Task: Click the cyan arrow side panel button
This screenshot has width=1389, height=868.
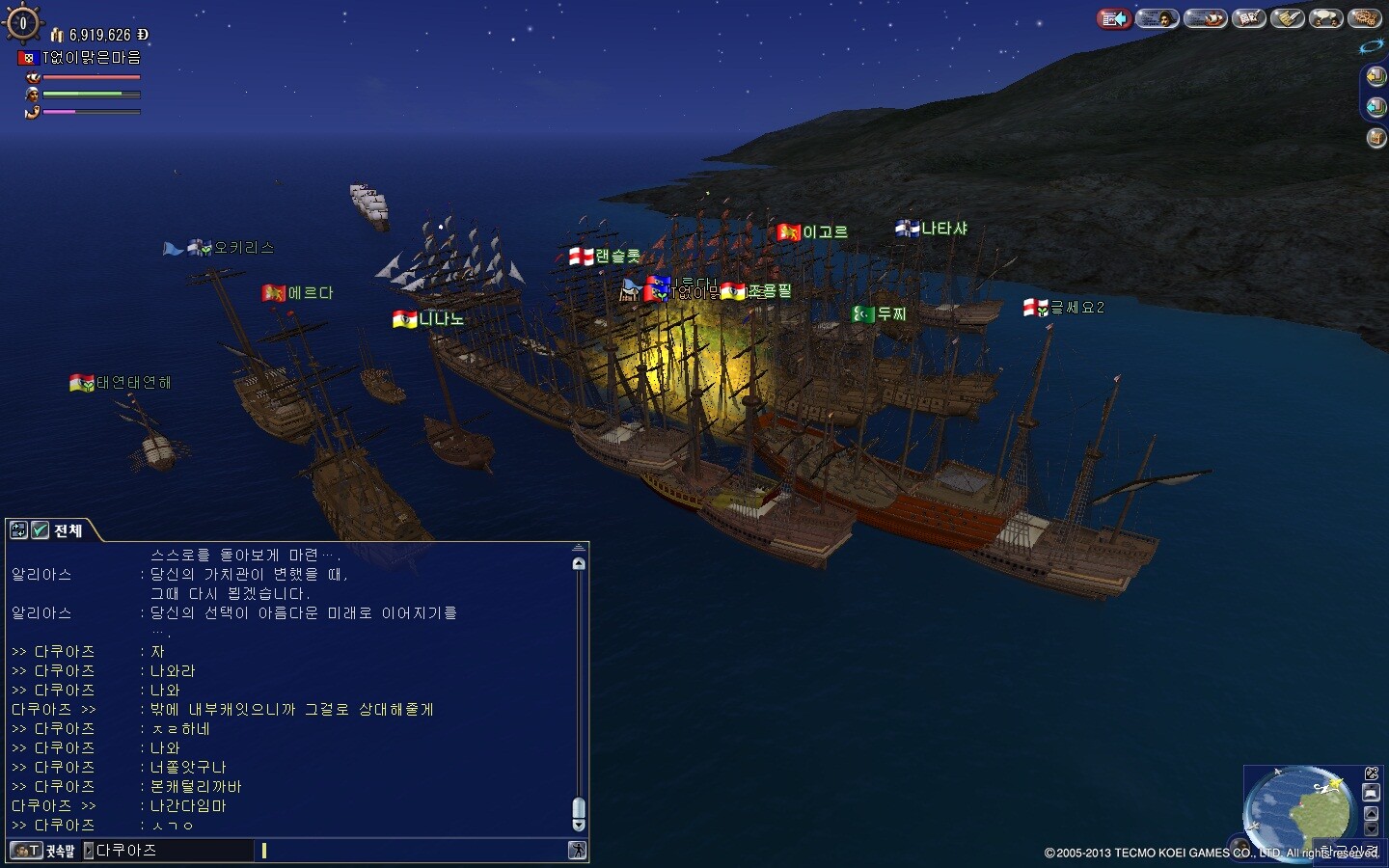Action: pyautogui.click(x=1376, y=106)
